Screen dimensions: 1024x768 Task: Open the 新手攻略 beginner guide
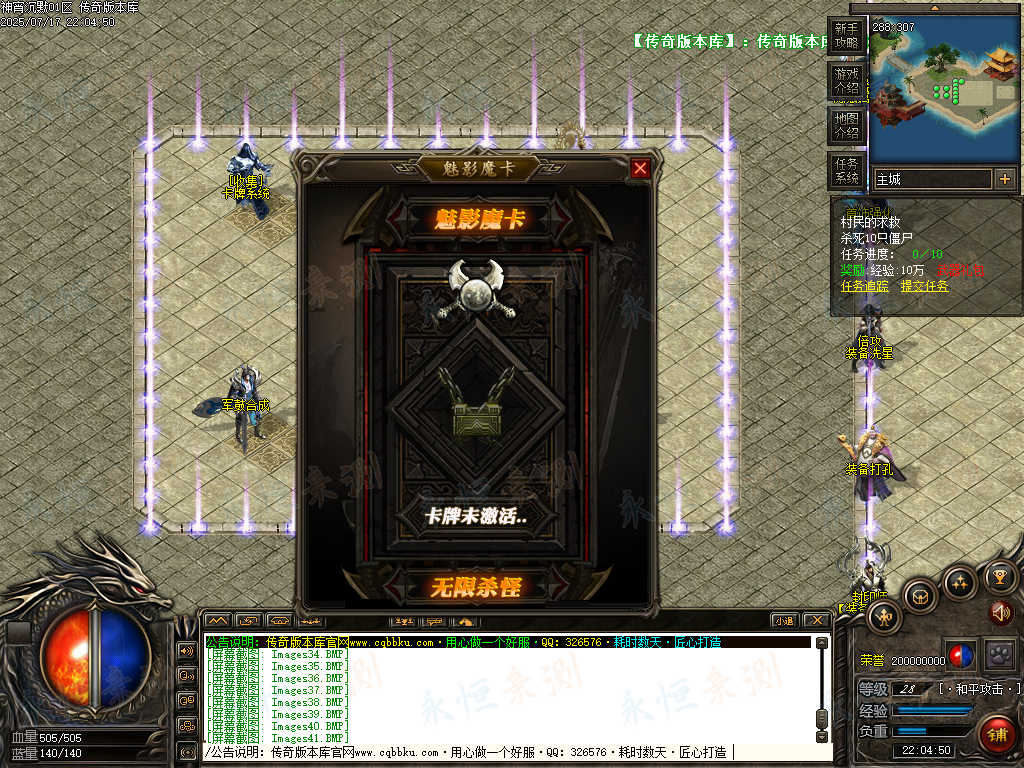pos(846,36)
